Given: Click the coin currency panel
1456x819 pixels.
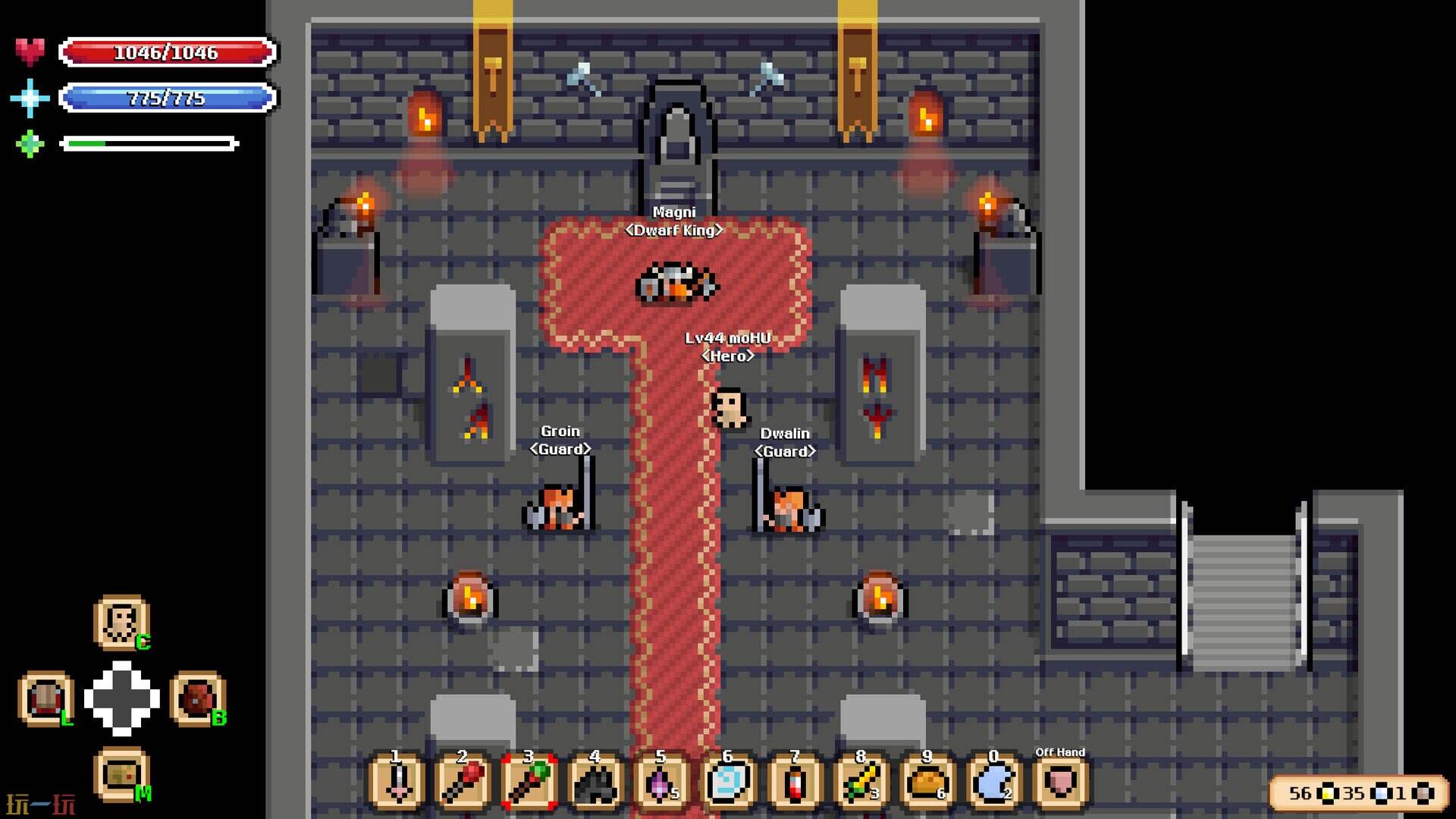Looking at the screenshot, I should click(1359, 793).
